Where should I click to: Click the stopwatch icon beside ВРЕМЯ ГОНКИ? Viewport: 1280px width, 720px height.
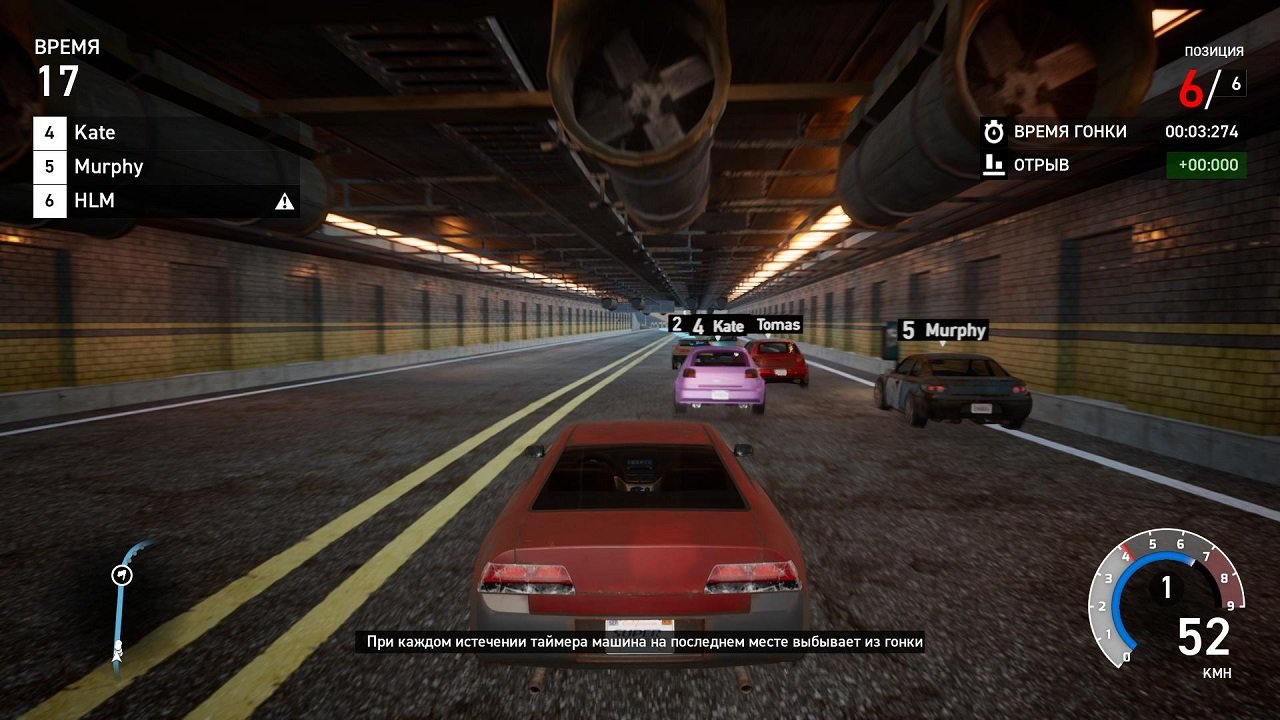click(x=993, y=130)
